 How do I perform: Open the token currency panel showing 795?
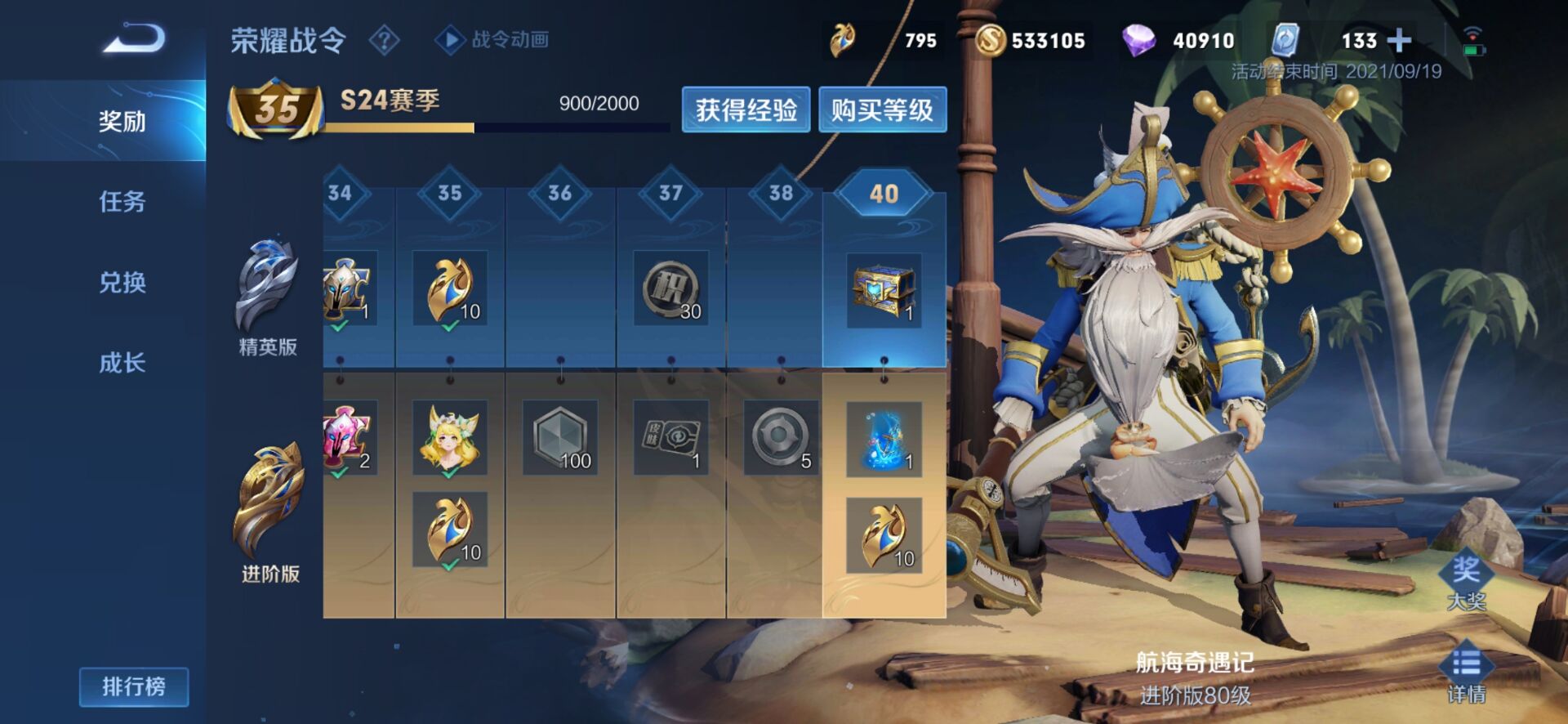[x=841, y=38]
